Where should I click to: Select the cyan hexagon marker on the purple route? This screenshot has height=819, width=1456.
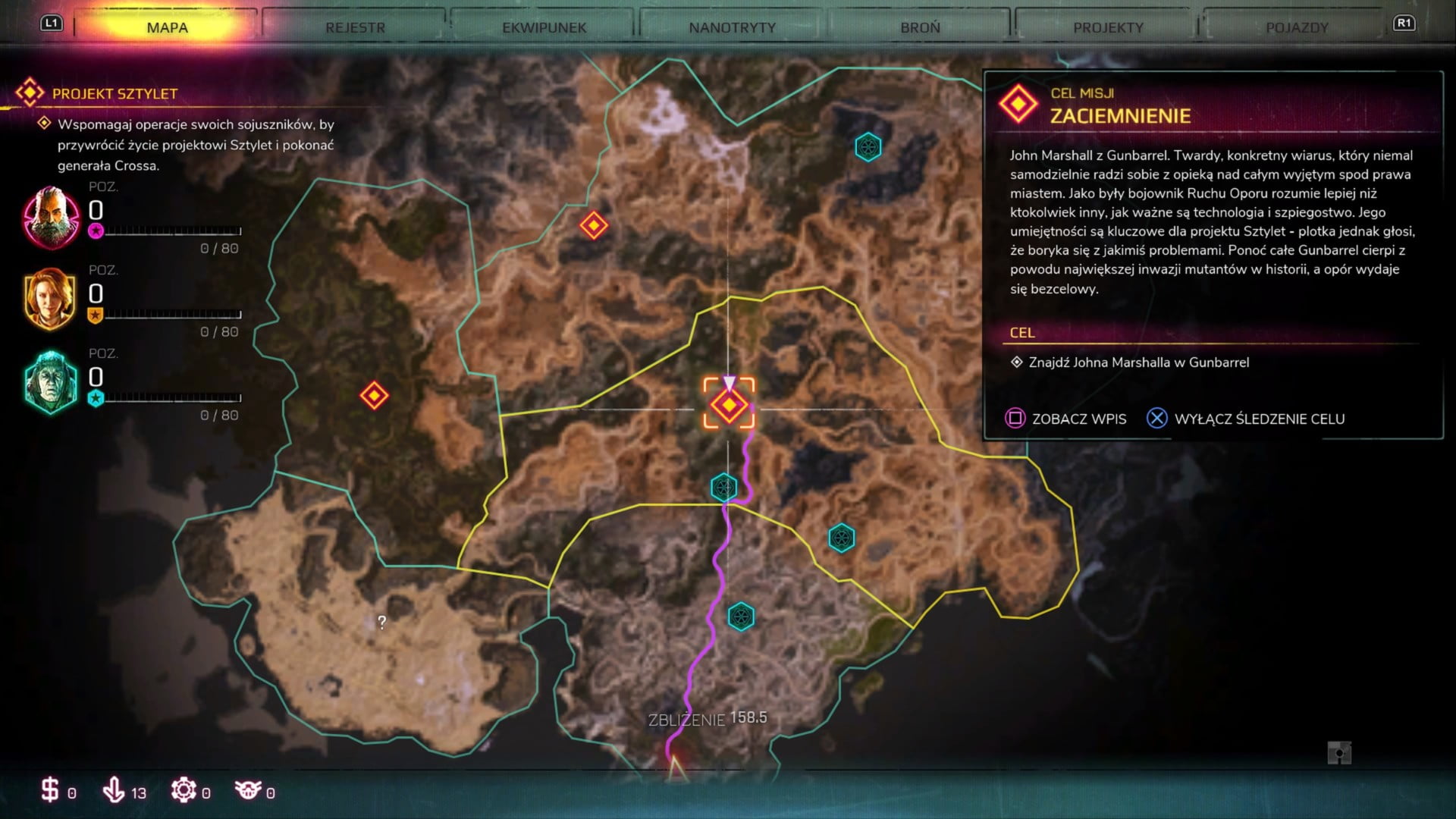click(723, 487)
